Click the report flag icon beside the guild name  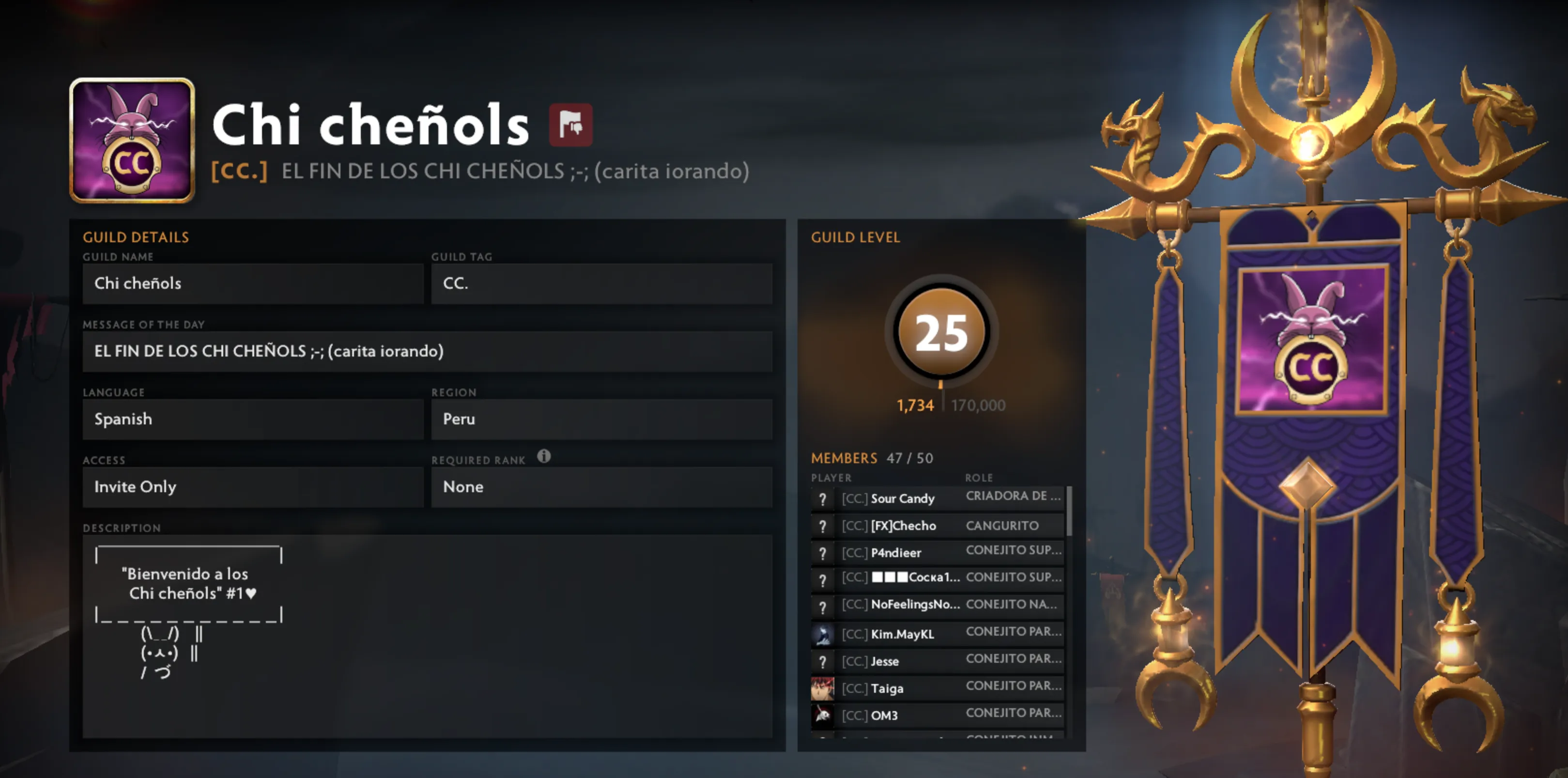[571, 125]
